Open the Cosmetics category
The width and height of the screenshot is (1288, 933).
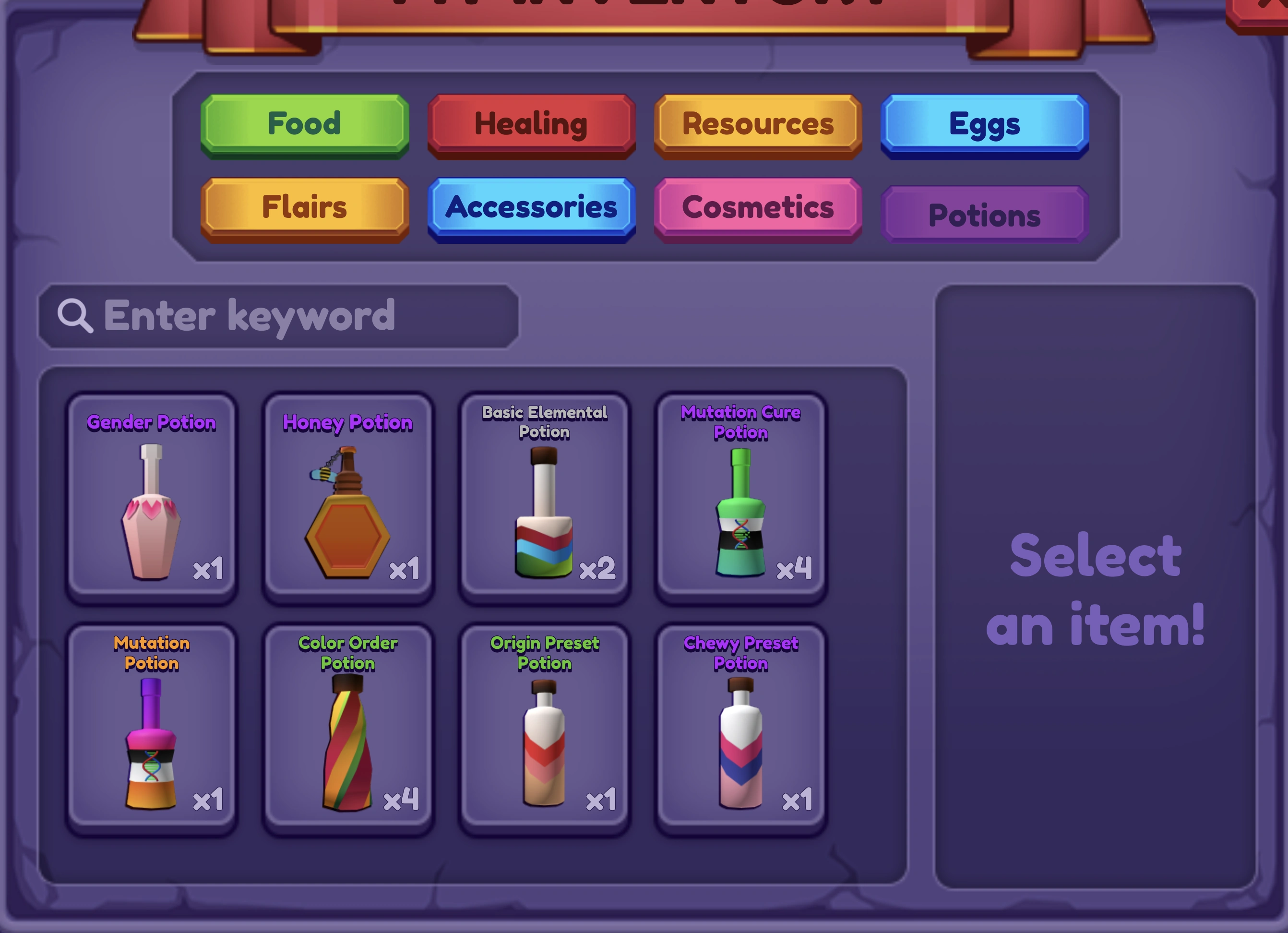click(x=758, y=208)
